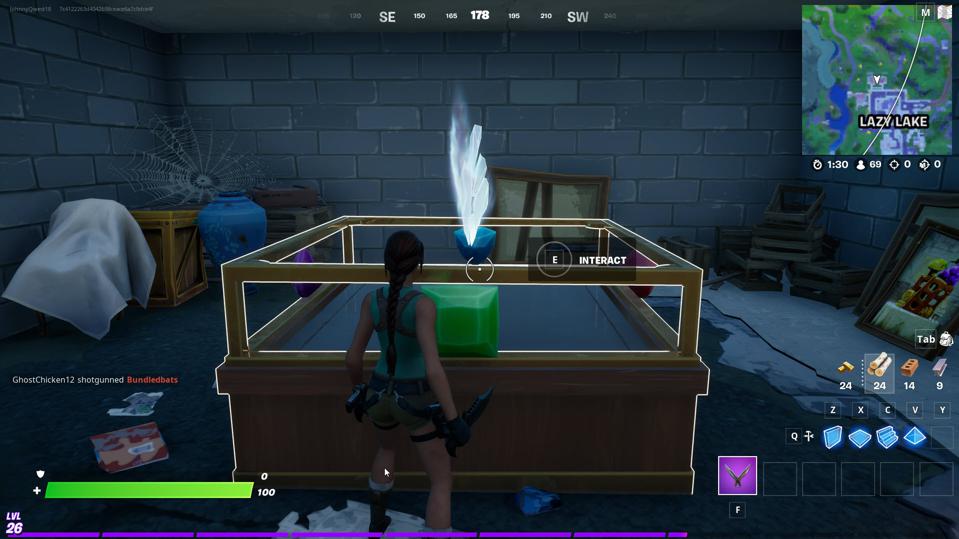The image size is (959, 539).
Task: Select the wall building piece
Action: coord(832,437)
